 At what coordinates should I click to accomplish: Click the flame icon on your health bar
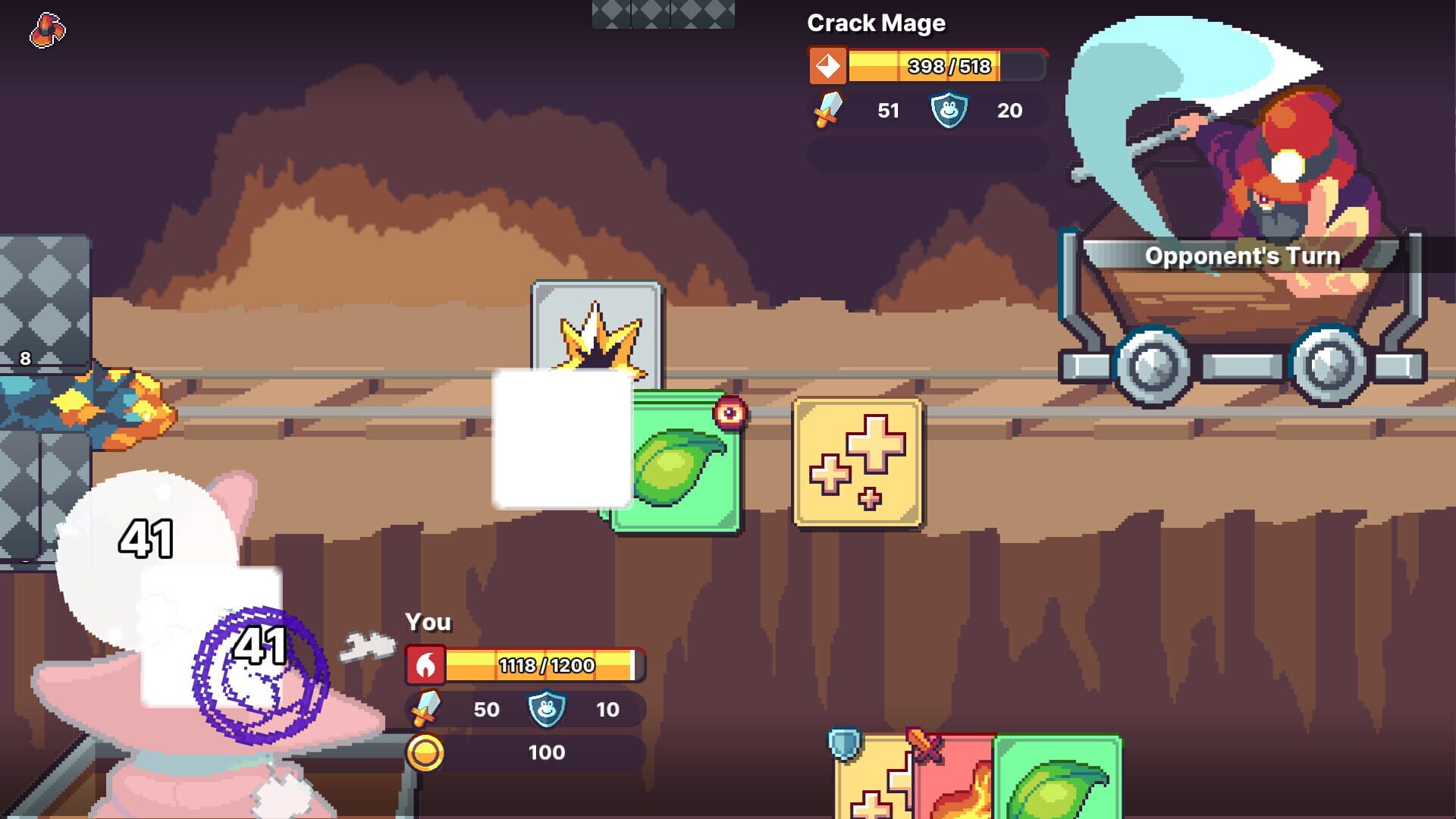point(427,666)
